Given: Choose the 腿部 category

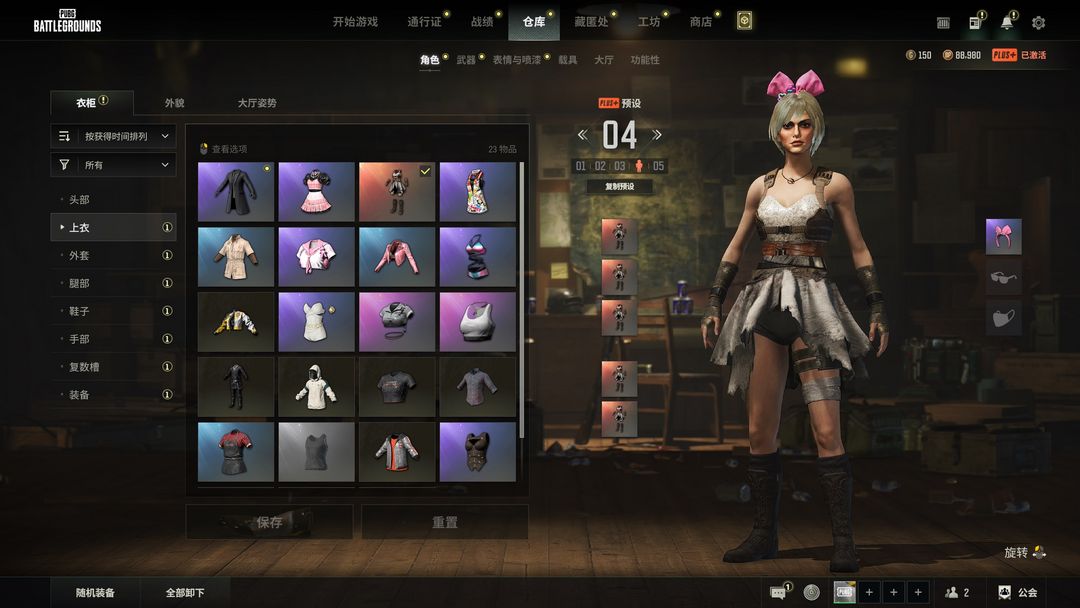Looking at the screenshot, I should [x=79, y=283].
